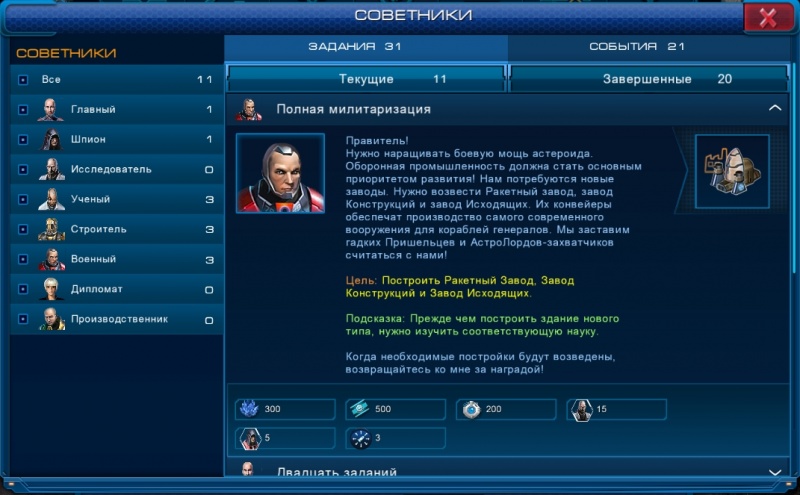
Task: Click the factory building goal icon
Action: (x=732, y=171)
